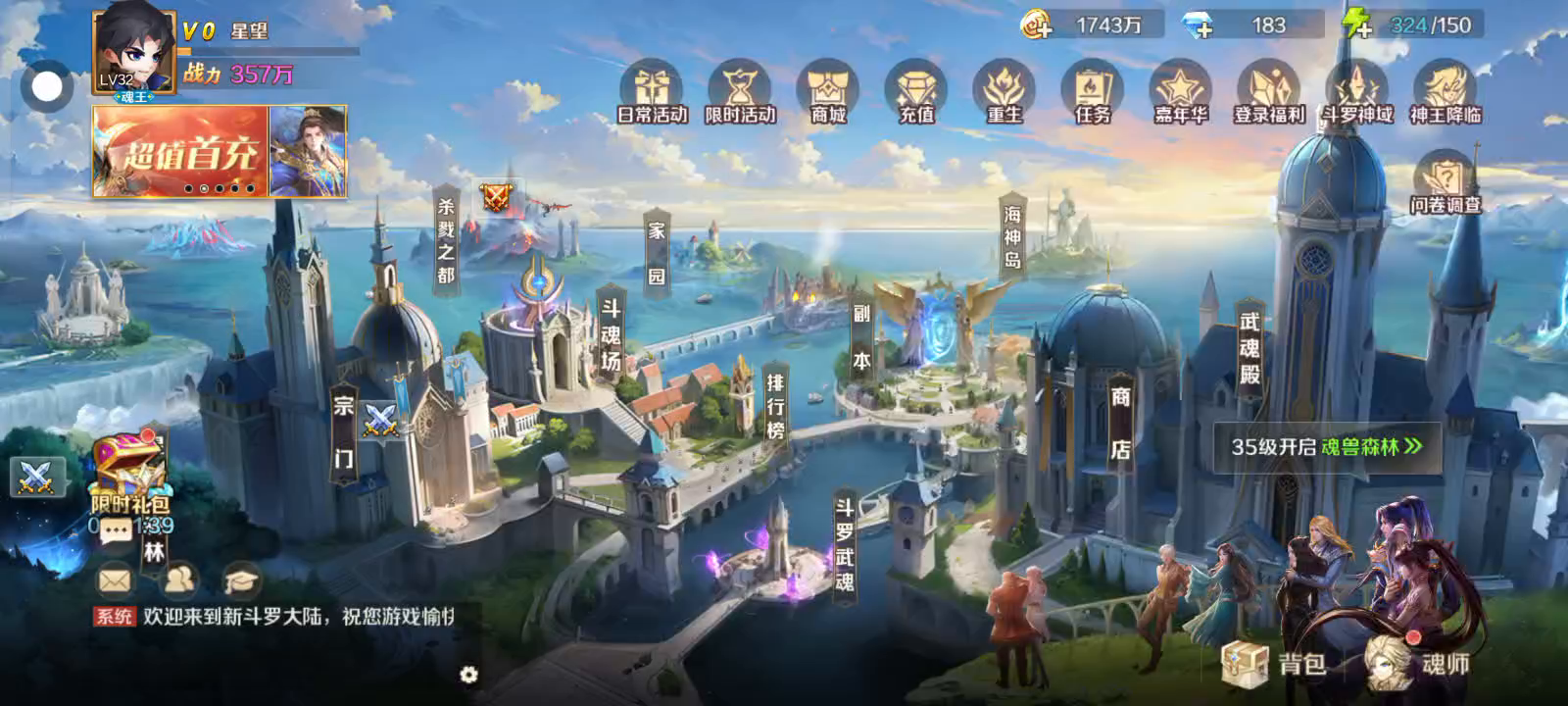Open the 日常活动 daily events menu
This screenshot has width=1568, height=706.
pyautogui.click(x=652, y=92)
